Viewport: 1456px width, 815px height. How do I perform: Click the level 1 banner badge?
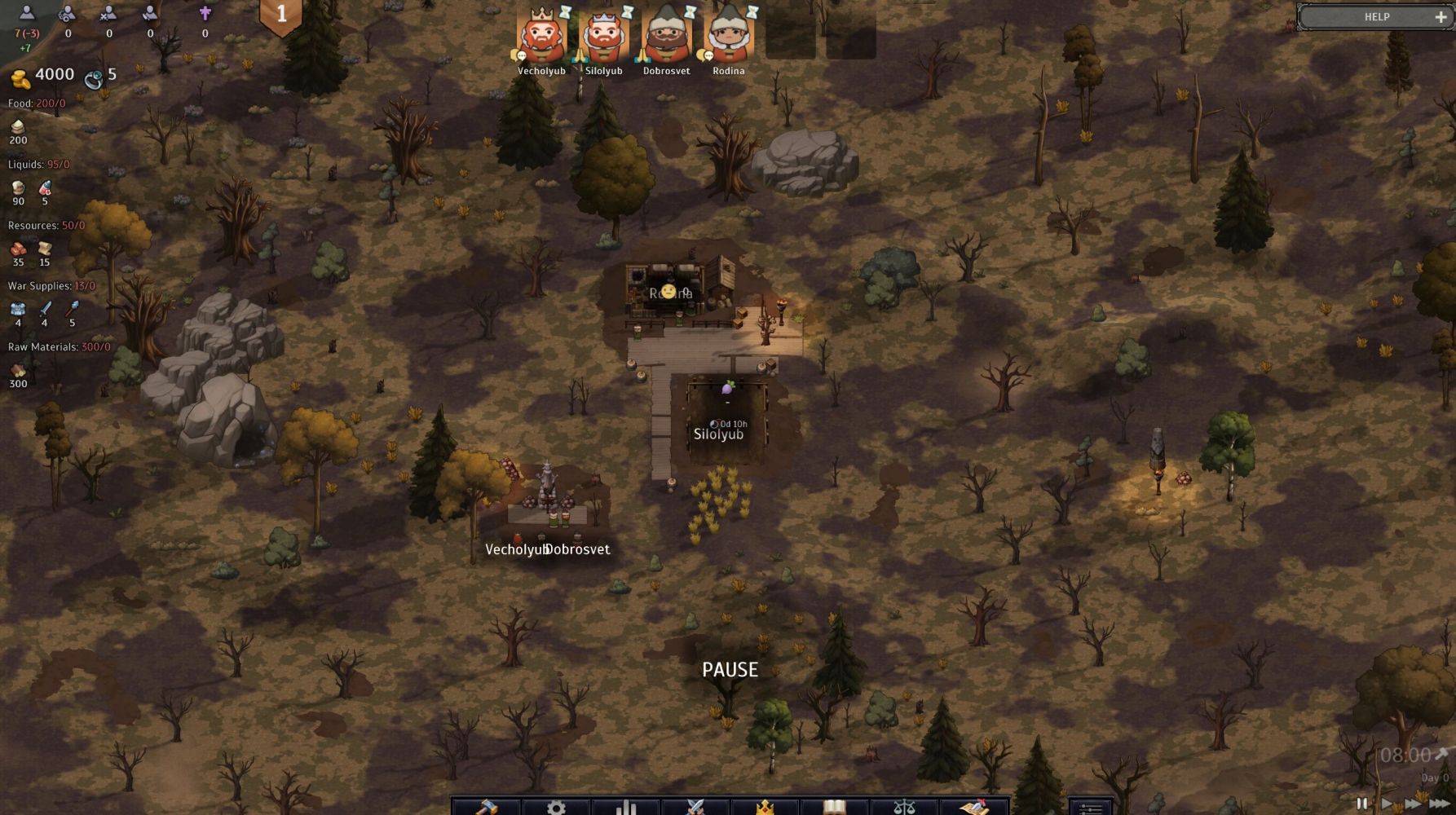coord(281,15)
